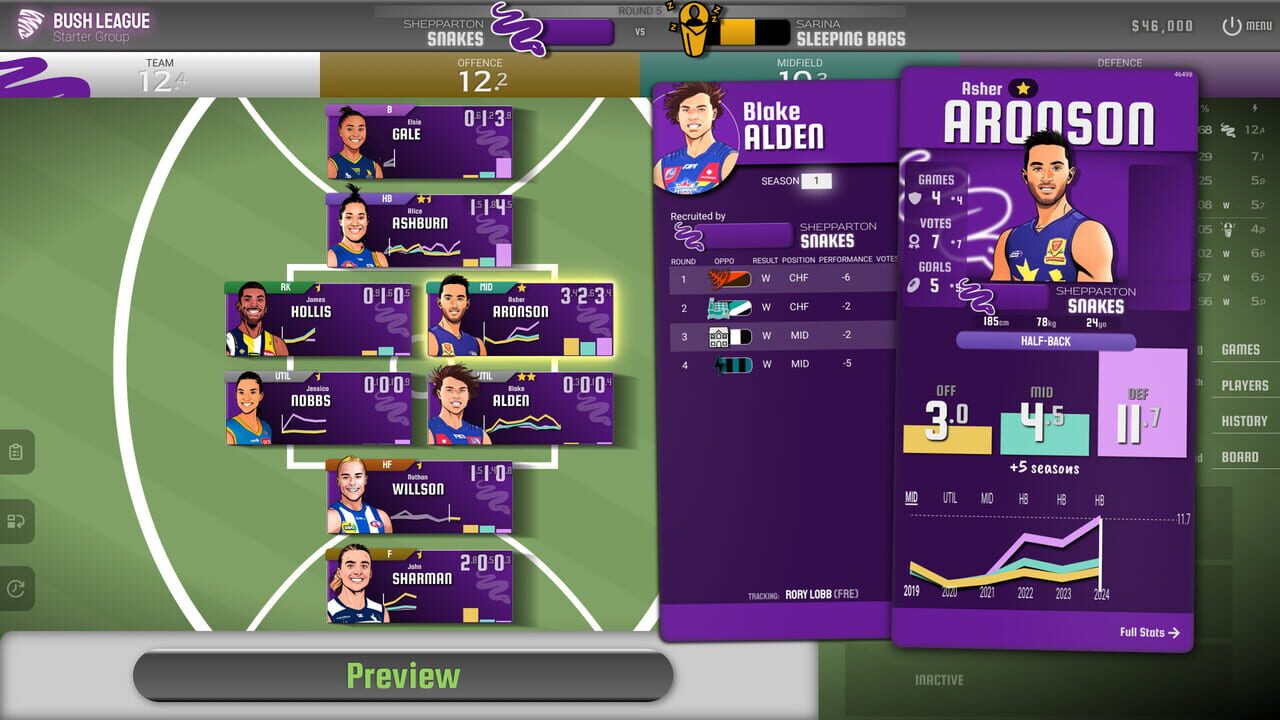1280x720 pixels.
Task: Switch to the Players tab
Action: [x=1244, y=385]
